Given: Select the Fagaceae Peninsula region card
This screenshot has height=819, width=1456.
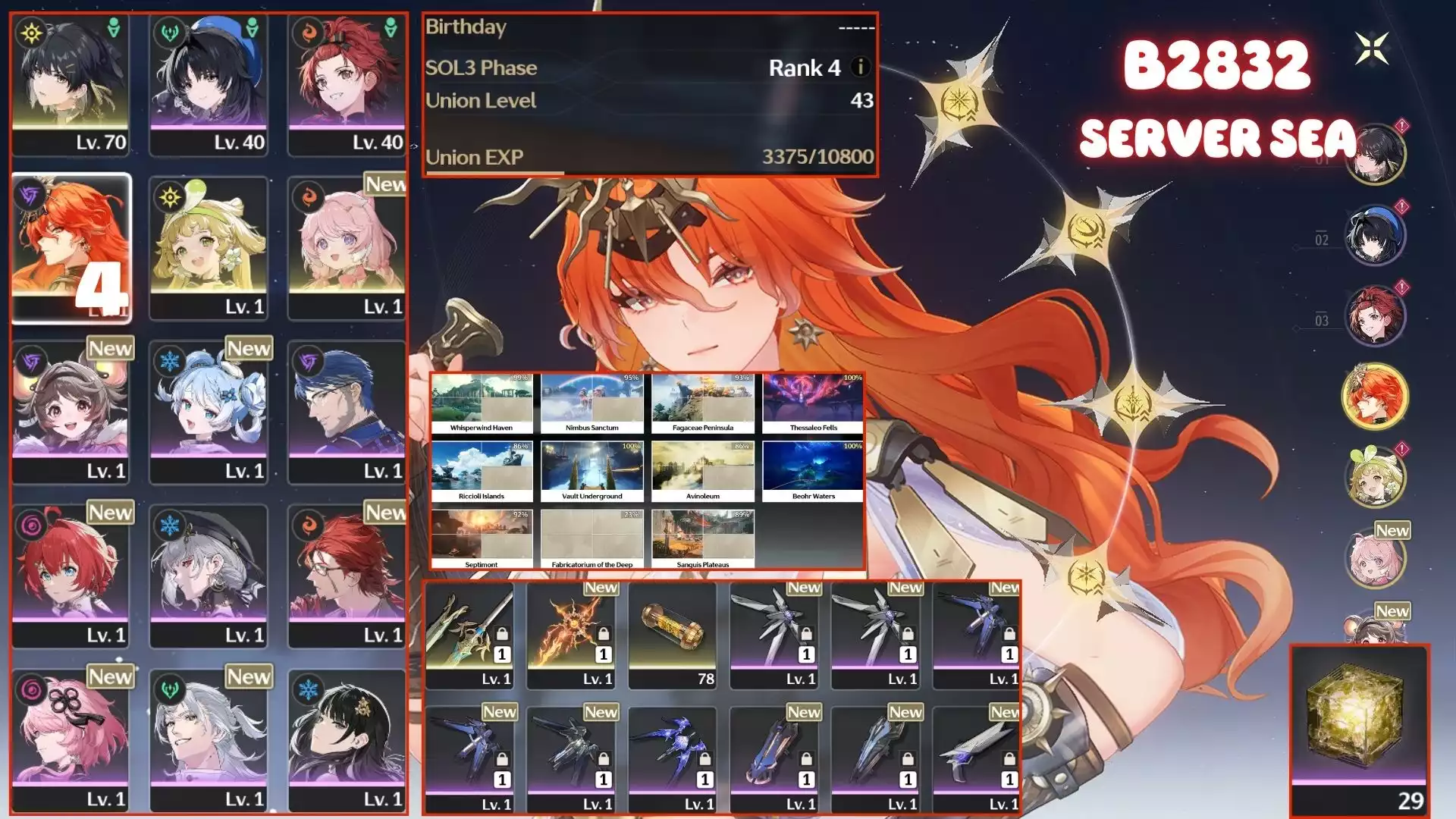Looking at the screenshot, I should coord(703,403).
